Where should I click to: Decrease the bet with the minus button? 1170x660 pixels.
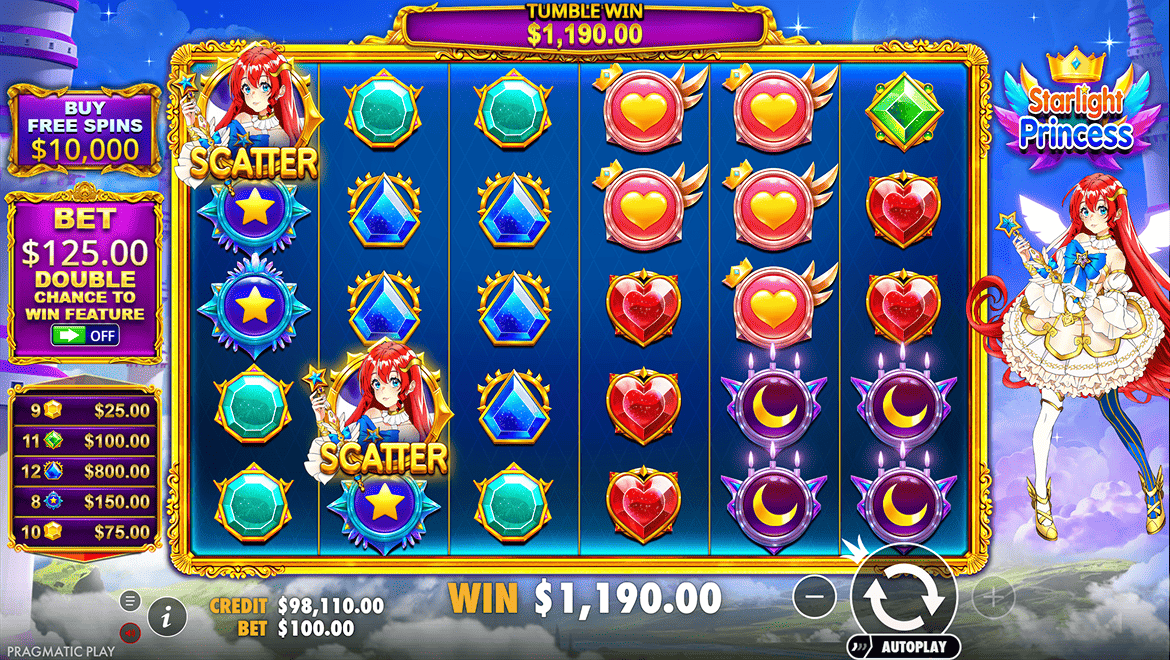point(816,597)
